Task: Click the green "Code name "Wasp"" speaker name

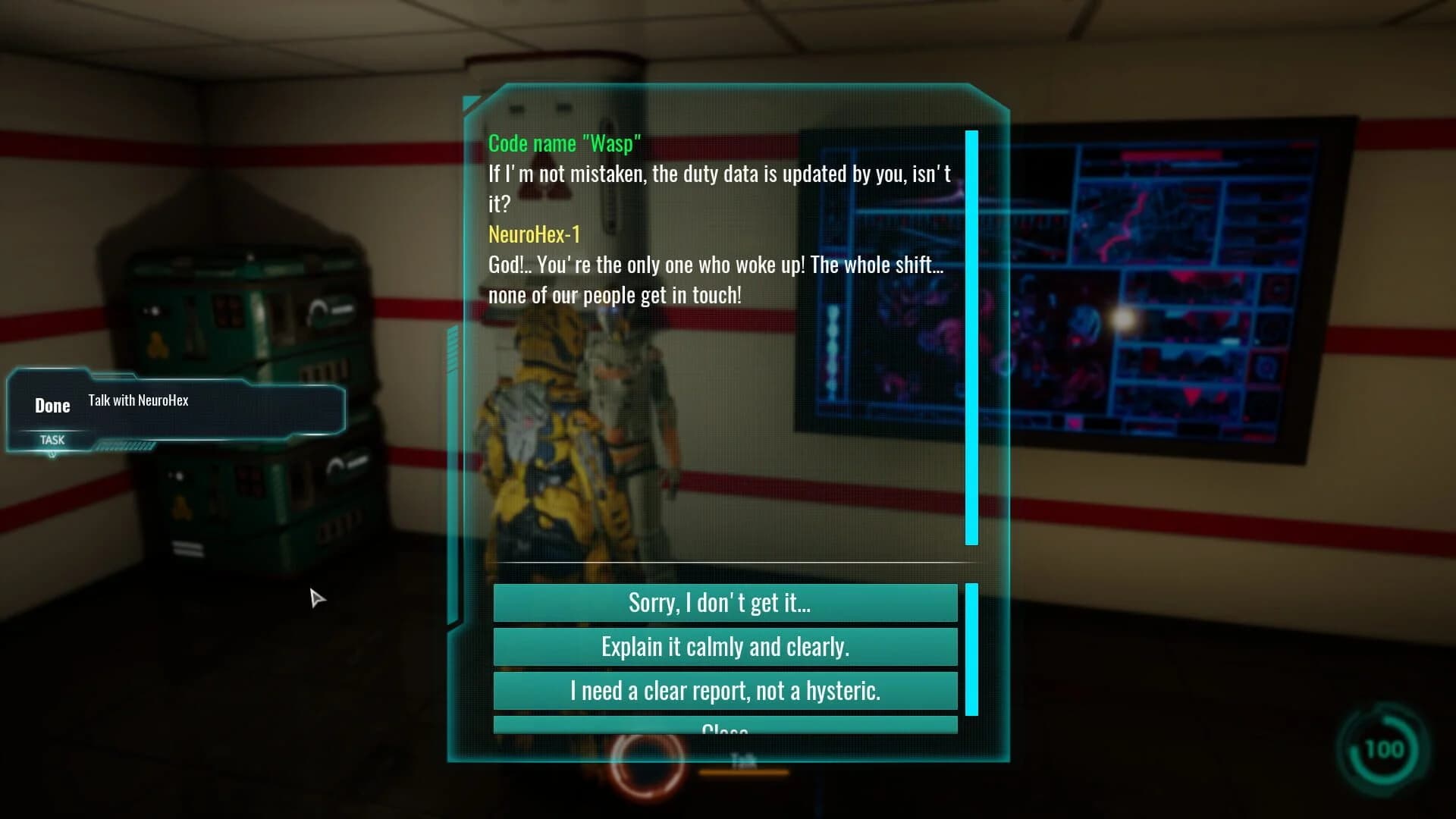Action: click(564, 143)
